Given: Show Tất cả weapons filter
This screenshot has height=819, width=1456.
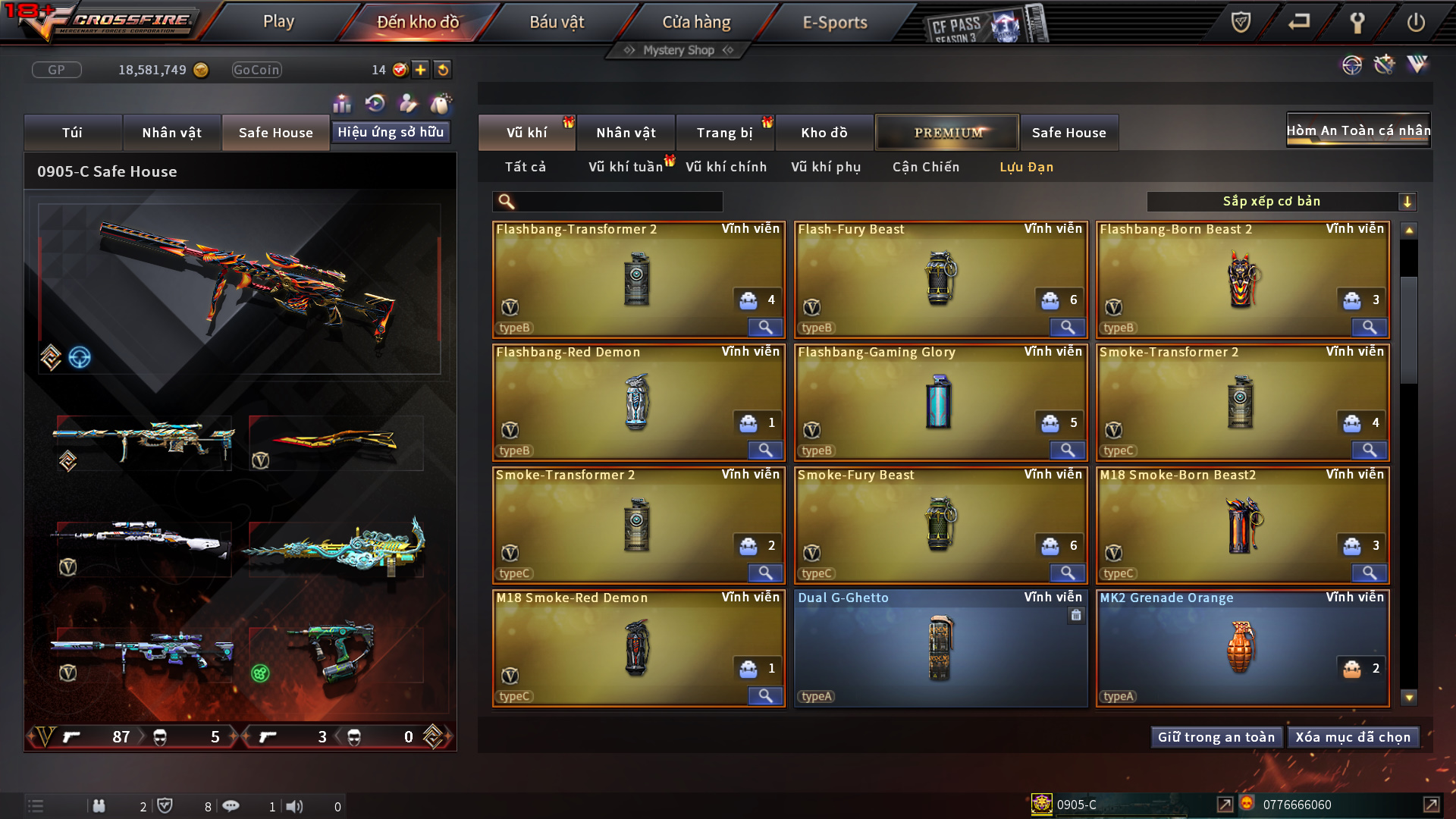Looking at the screenshot, I should point(525,167).
